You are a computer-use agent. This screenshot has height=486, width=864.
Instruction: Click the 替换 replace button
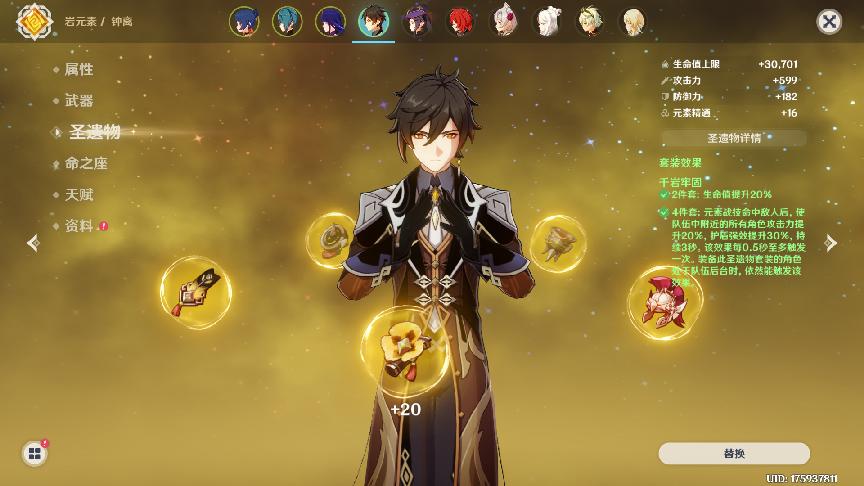733,453
